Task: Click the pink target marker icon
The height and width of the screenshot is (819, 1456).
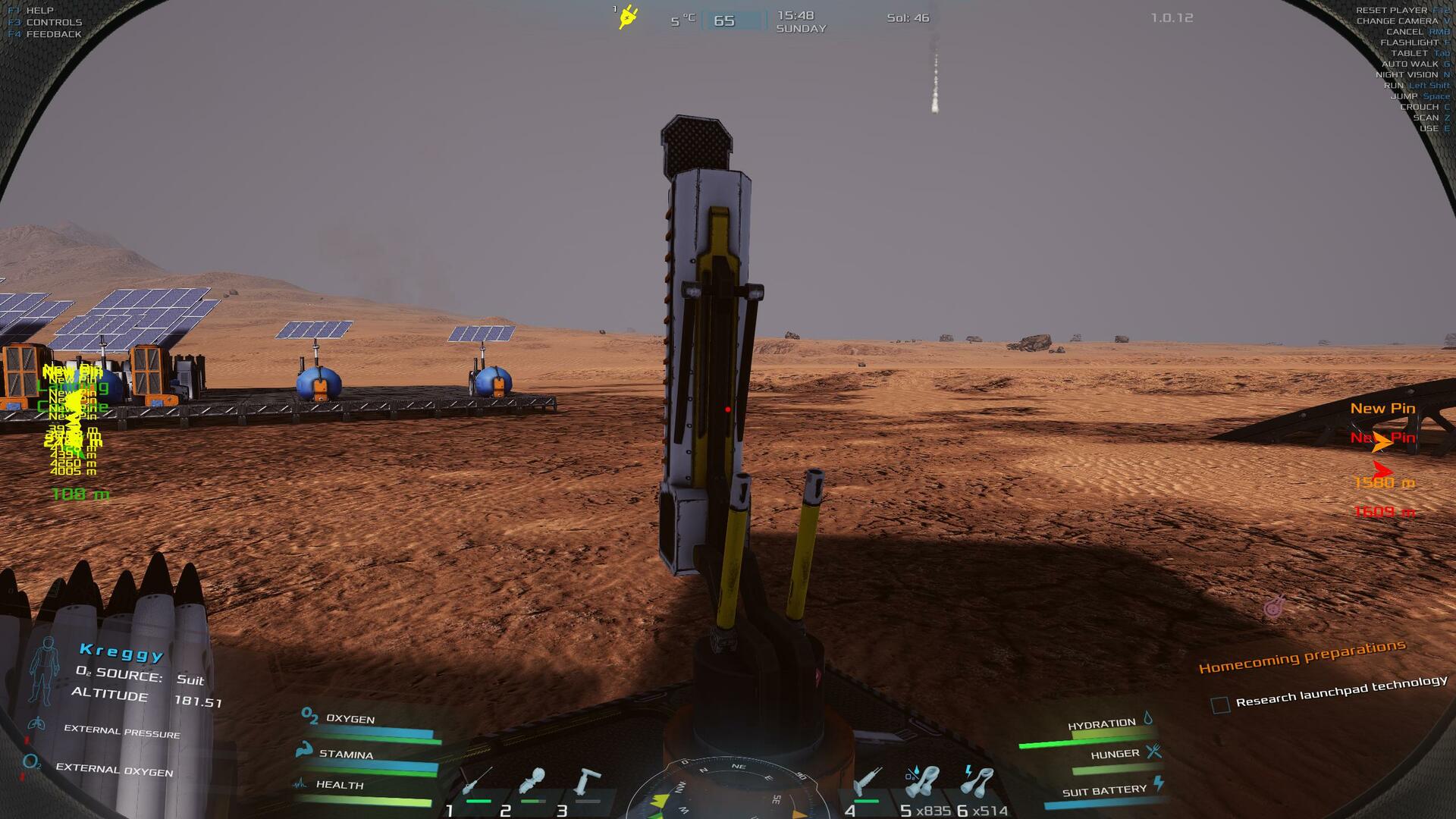Action: click(1275, 606)
